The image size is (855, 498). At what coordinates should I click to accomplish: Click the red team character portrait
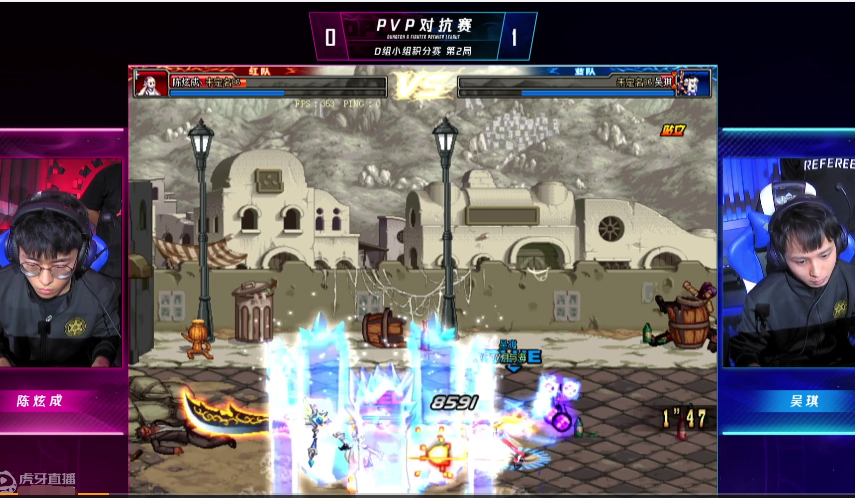point(151,83)
